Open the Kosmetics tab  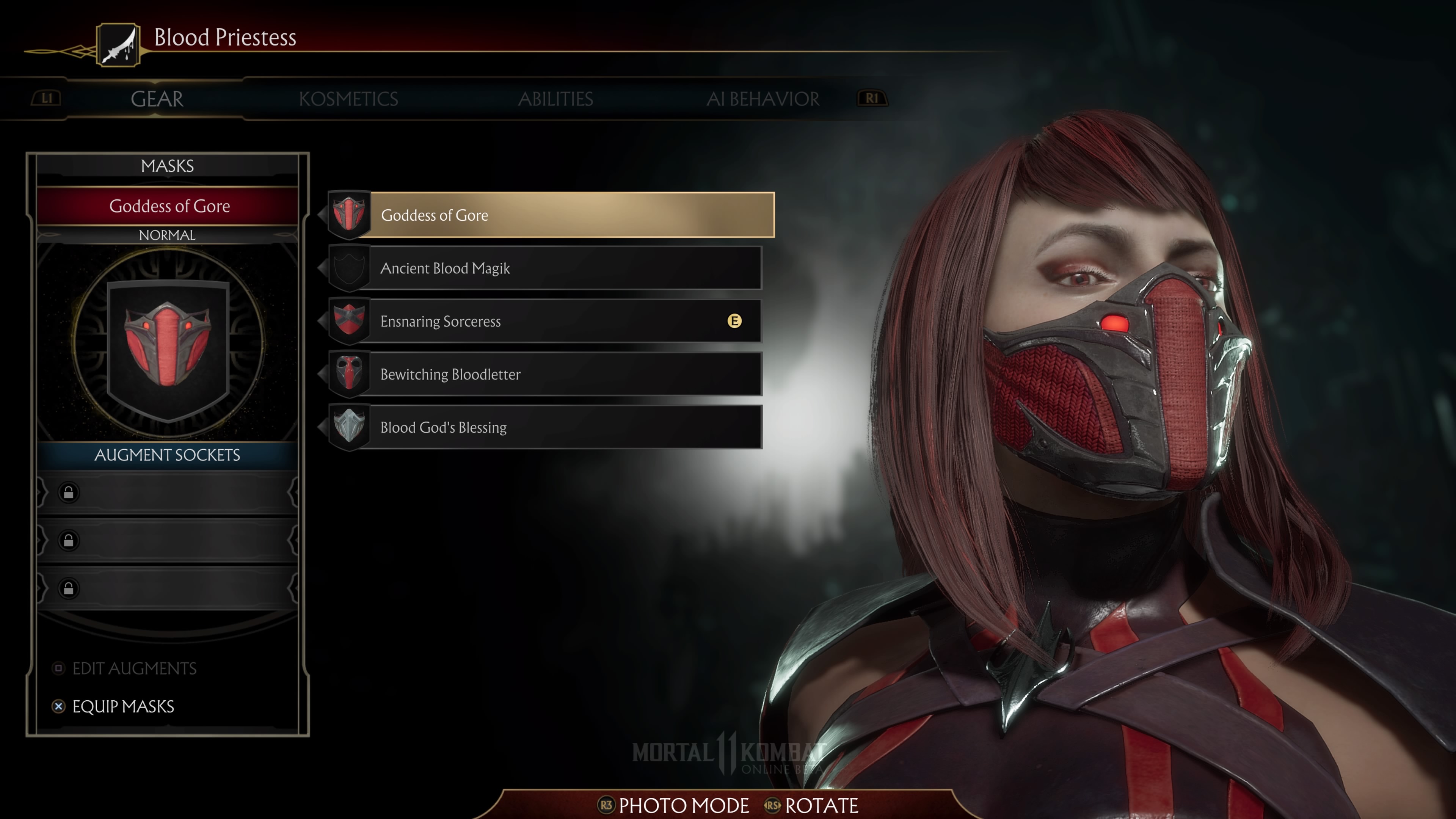pos(348,99)
